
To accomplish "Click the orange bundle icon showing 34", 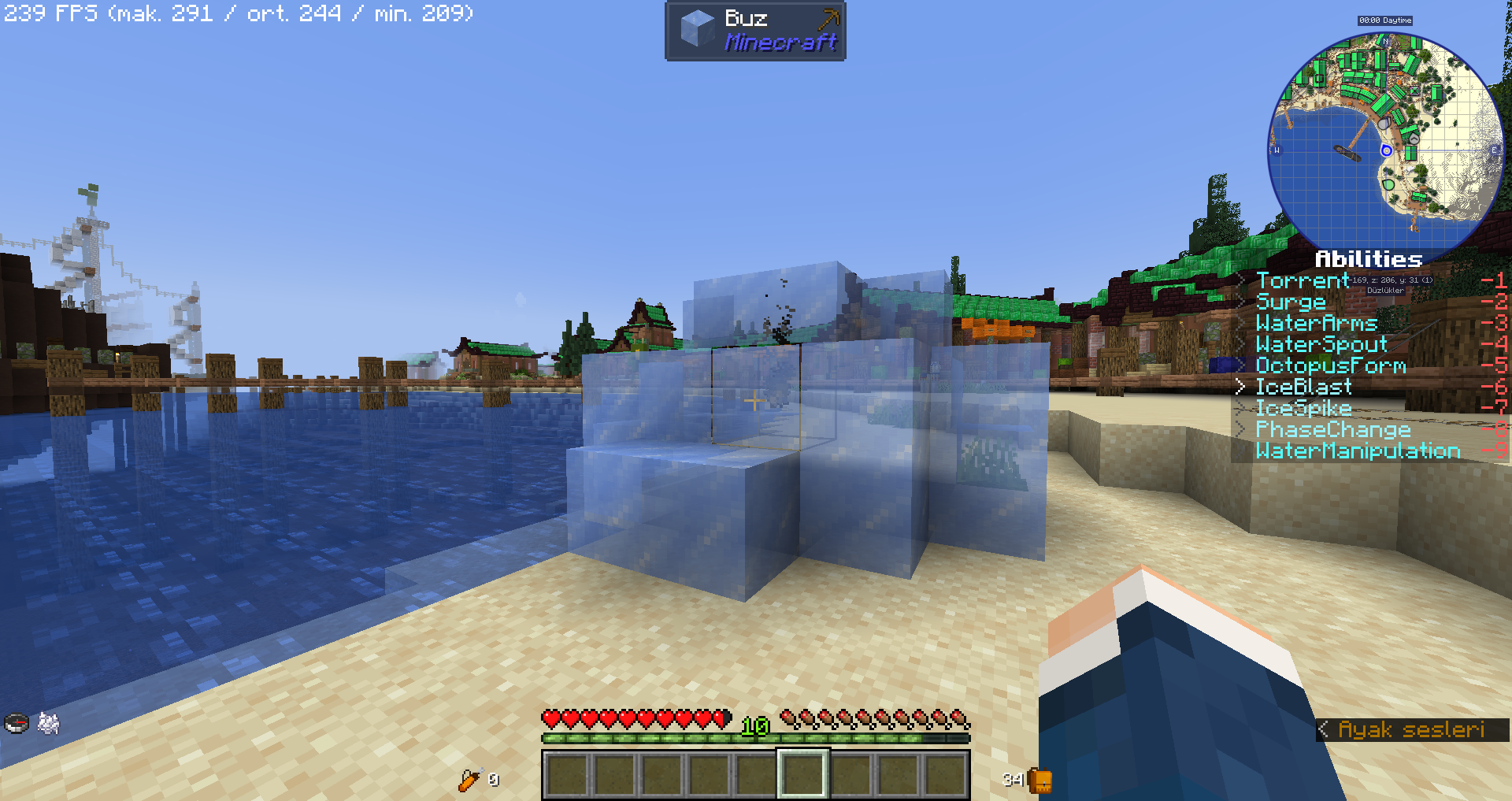I will [1039, 780].
